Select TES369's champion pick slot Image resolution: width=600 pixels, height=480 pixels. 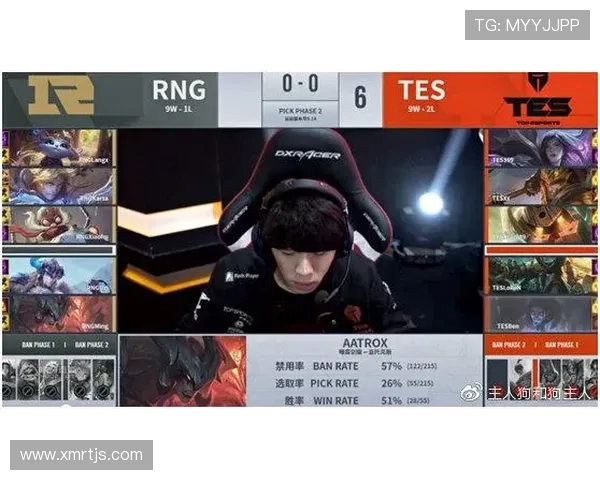(540, 146)
